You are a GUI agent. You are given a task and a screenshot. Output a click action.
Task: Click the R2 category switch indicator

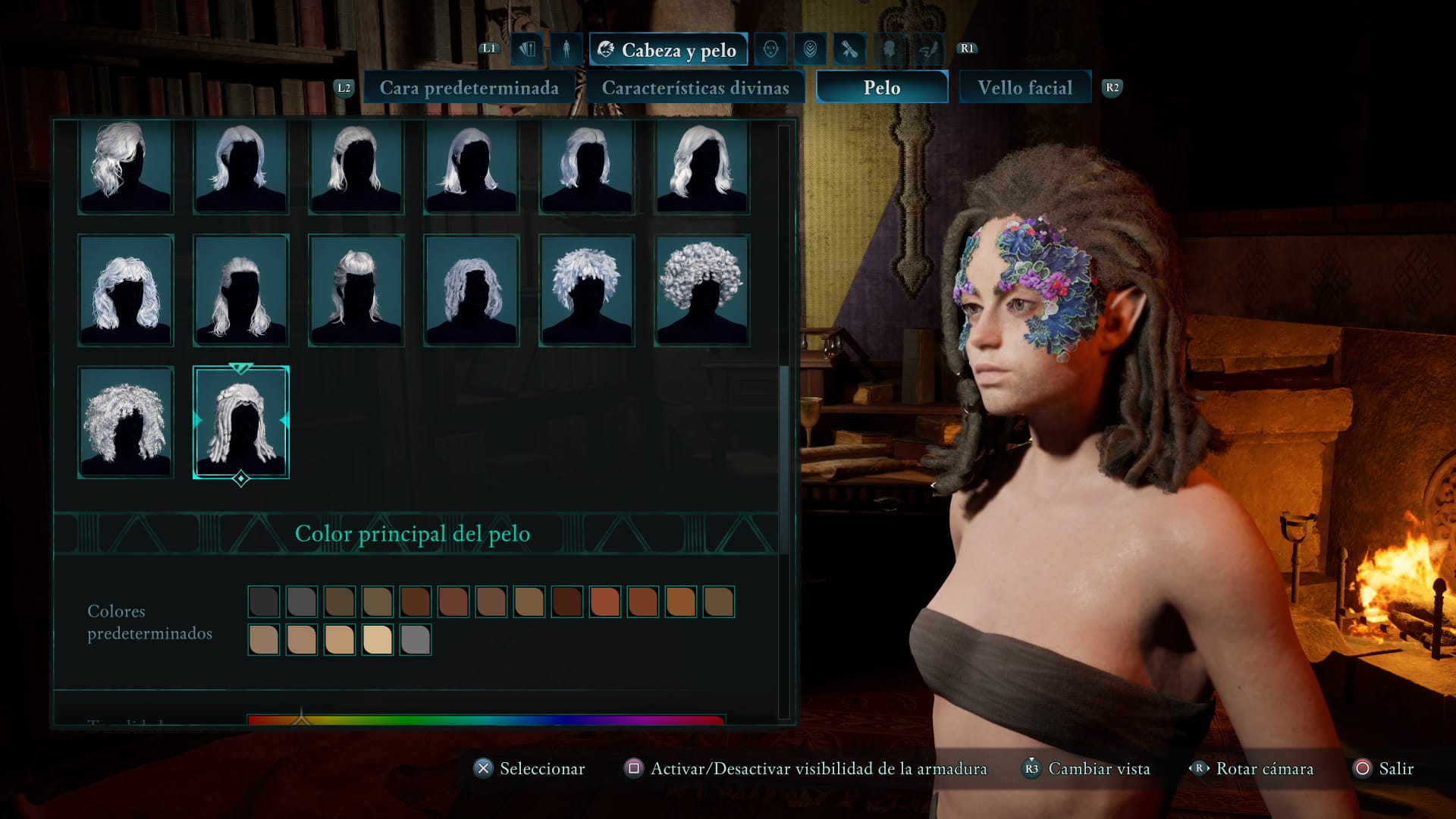click(x=1112, y=87)
